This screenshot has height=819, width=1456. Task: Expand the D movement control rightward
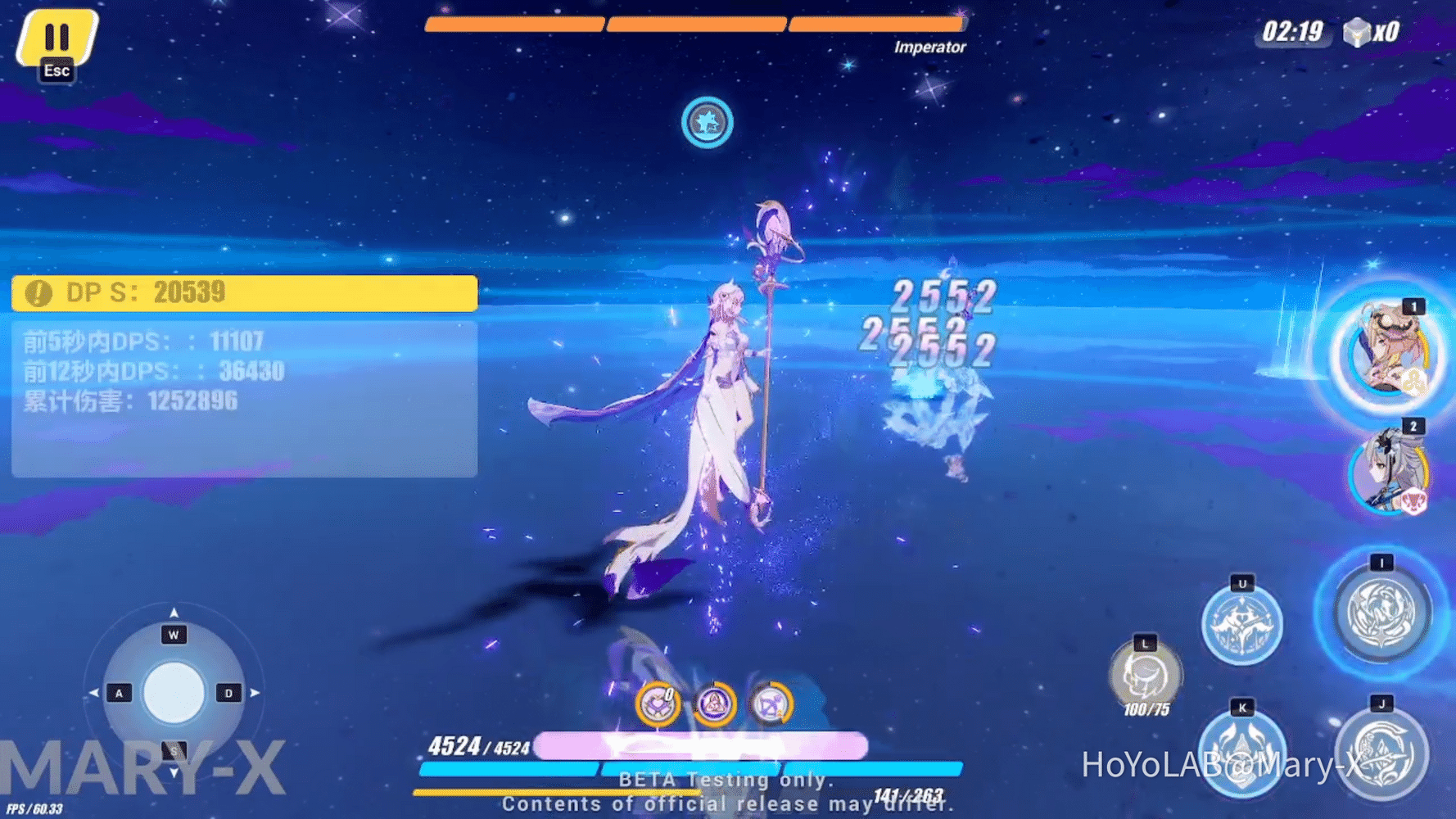click(x=230, y=692)
